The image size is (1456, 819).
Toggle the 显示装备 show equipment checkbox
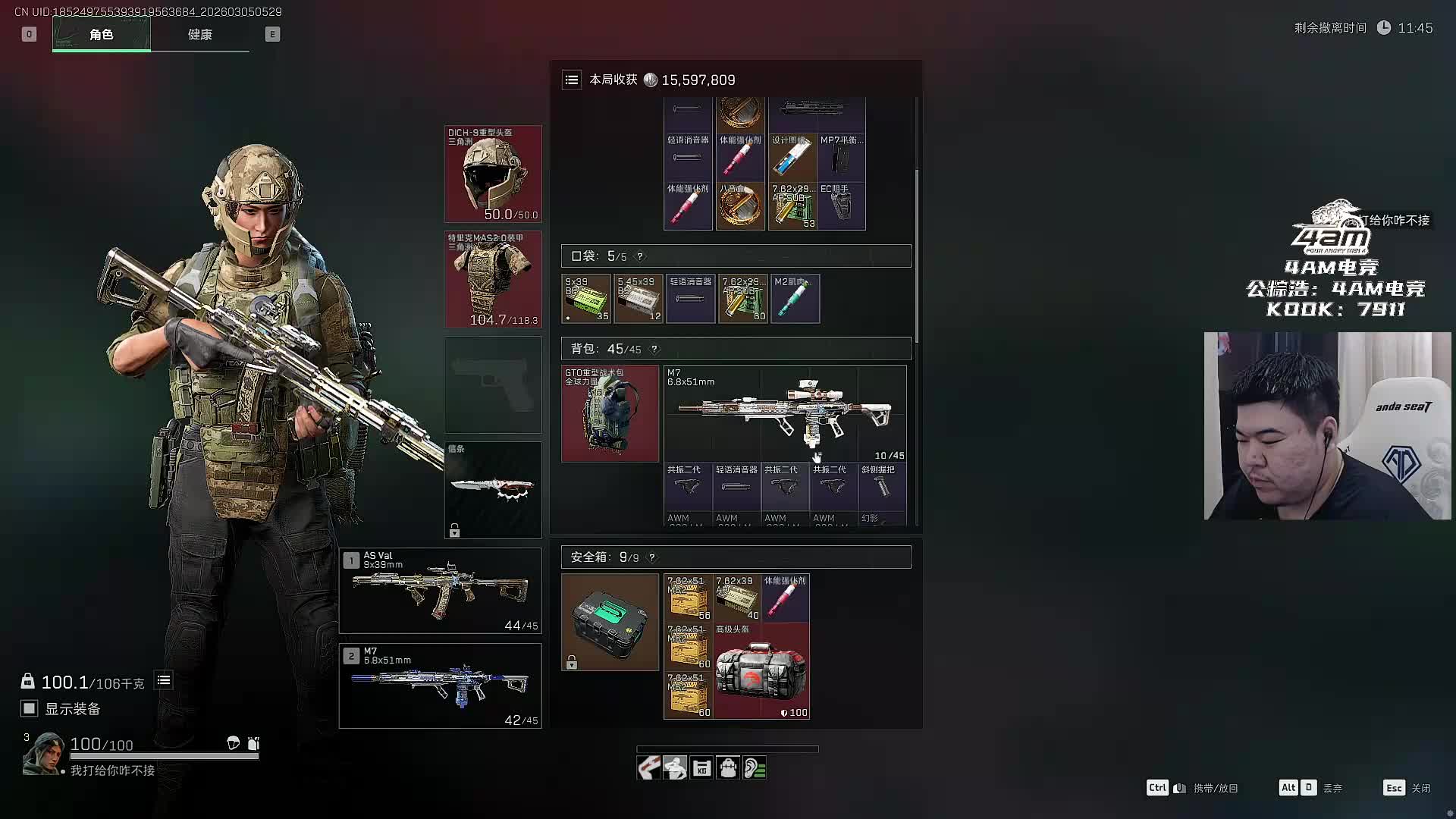pos(30,708)
